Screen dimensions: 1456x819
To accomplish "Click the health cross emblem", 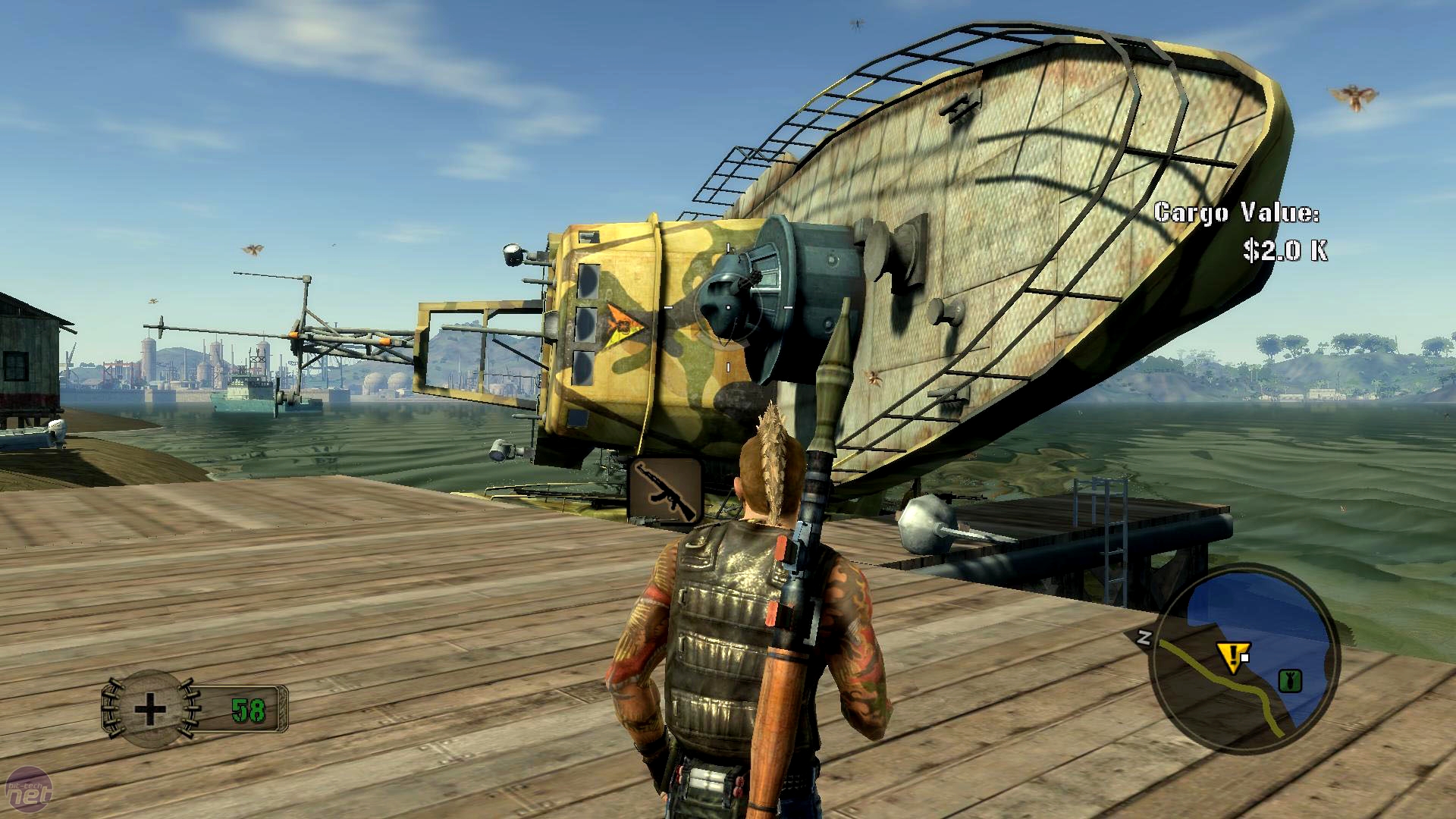I will [149, 710].
